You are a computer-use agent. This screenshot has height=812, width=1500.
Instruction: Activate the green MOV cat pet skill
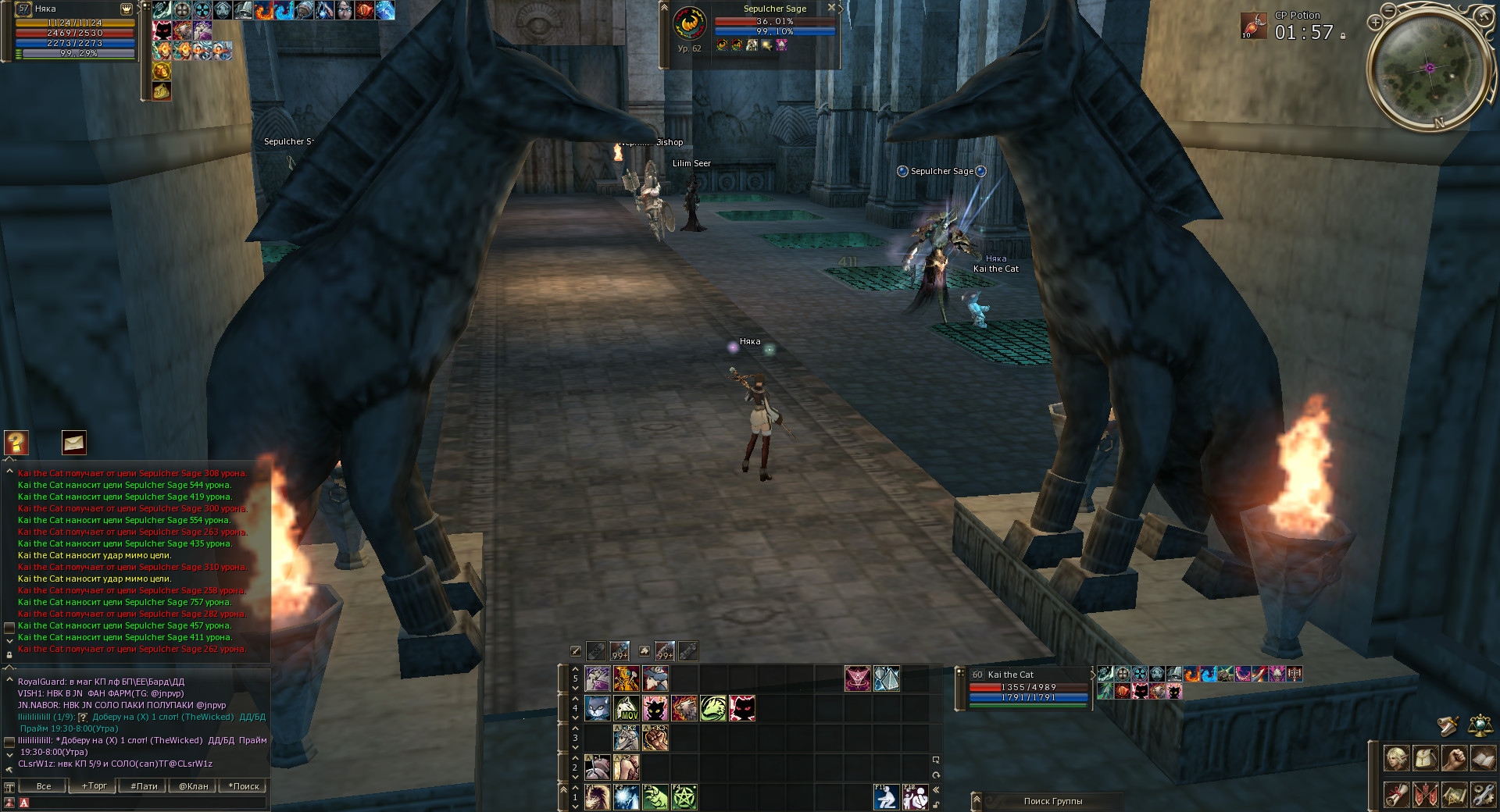627,708
